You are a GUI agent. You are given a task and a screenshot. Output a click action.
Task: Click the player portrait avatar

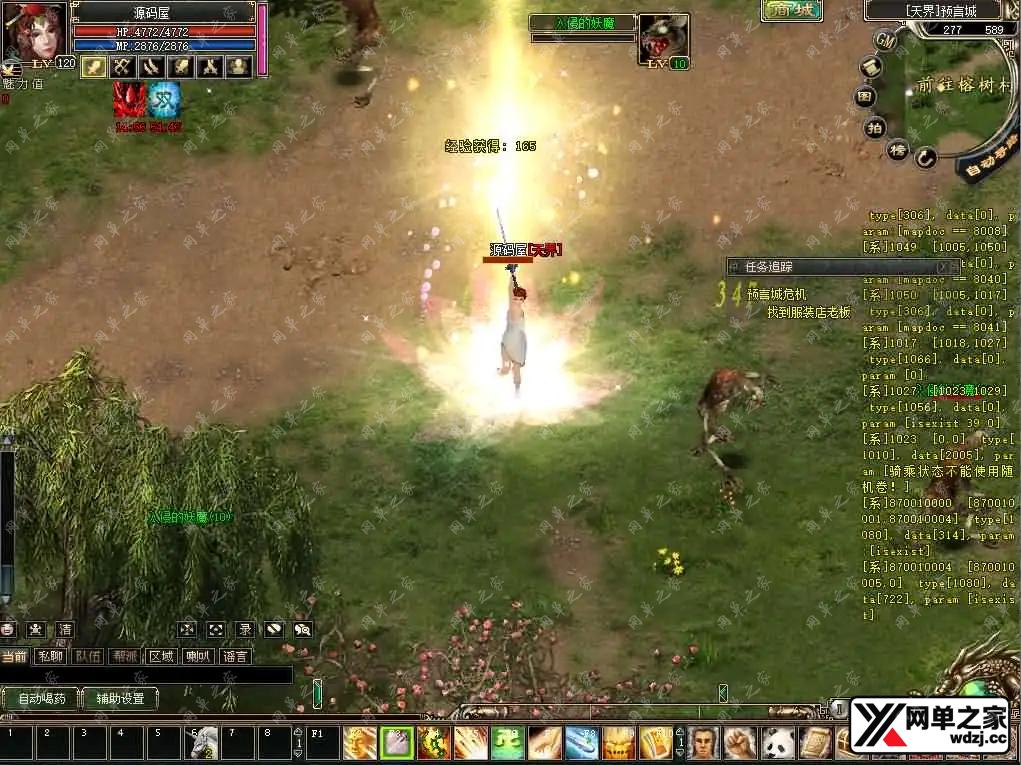point(35,30)
